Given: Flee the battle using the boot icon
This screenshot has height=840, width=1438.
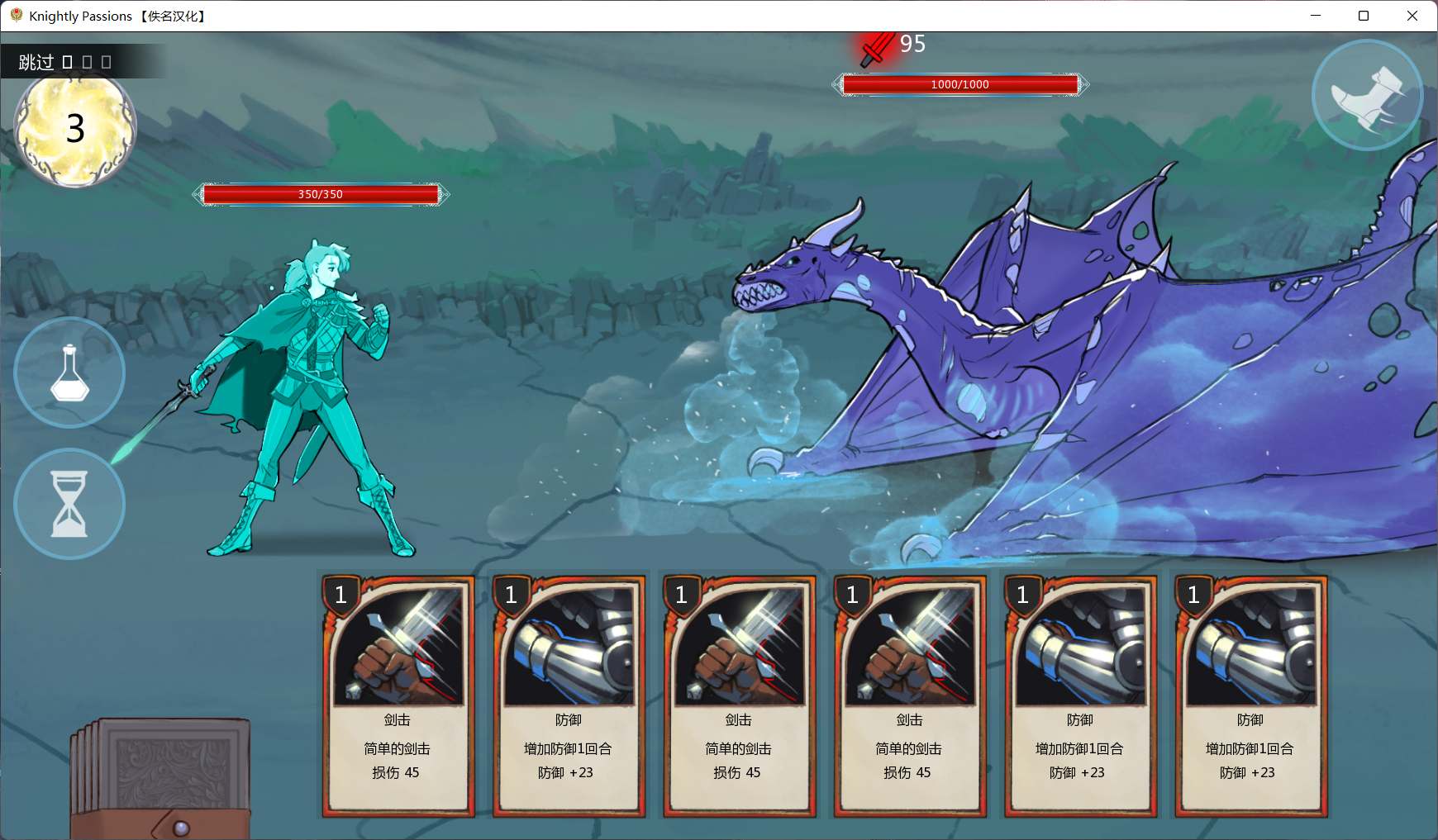Looking at the screenshot, I should point(1367,96).
